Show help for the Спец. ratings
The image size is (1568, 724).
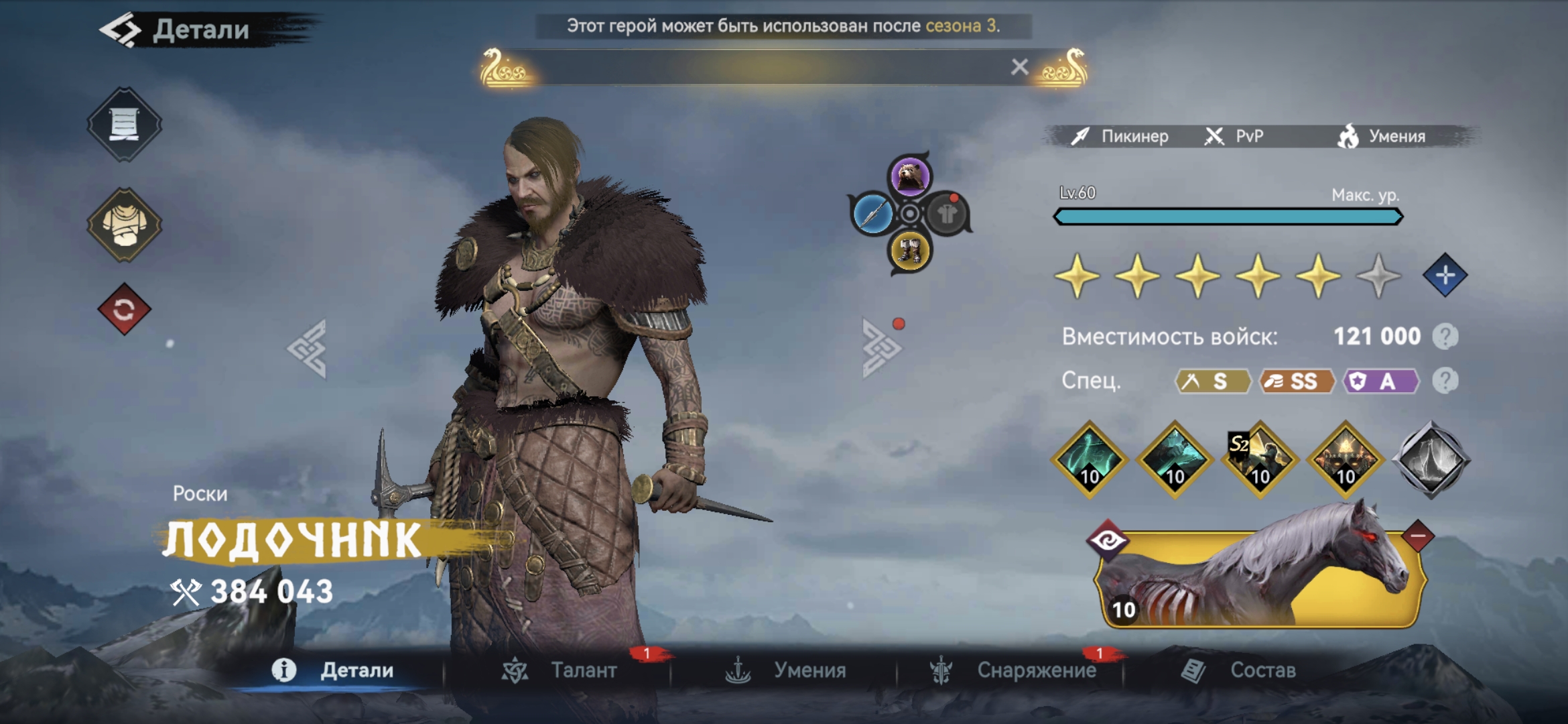(1445, 381)
